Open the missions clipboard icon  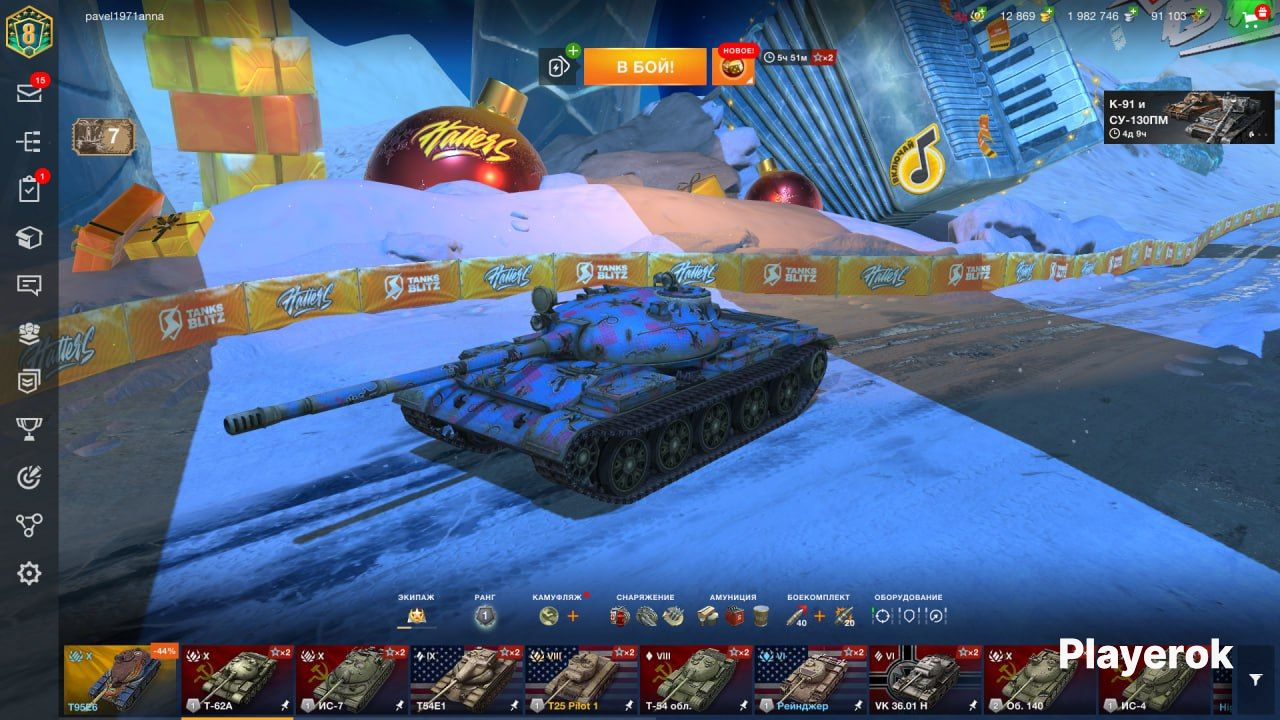click(29, 189)
